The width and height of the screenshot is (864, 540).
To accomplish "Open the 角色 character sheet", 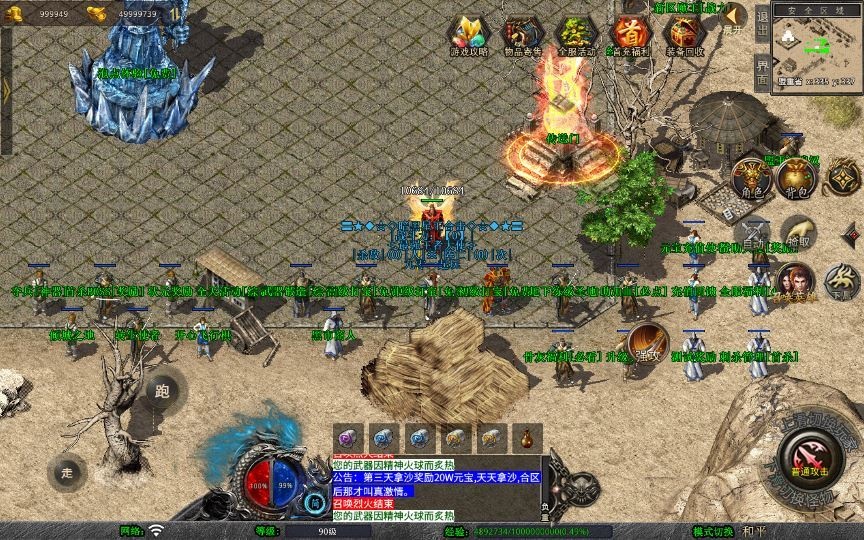I will click(752, 177).
